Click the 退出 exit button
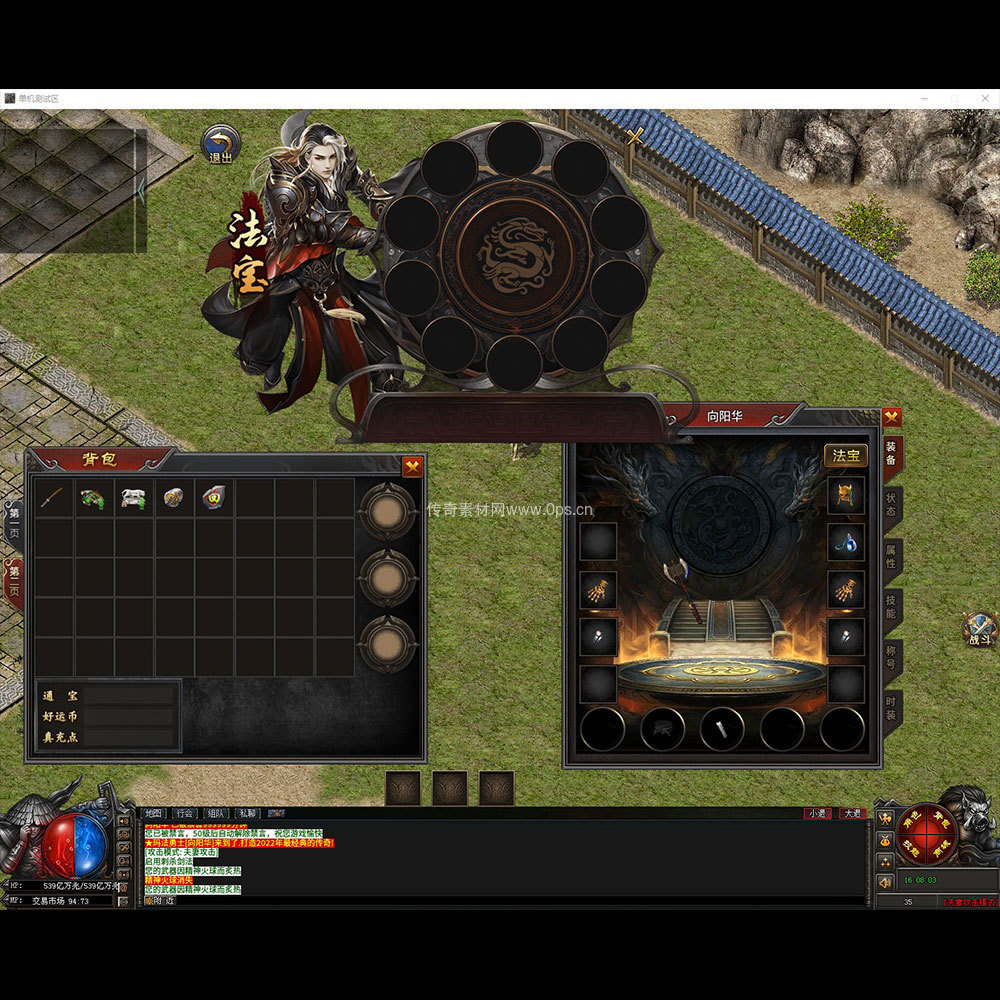 [220, 143]
